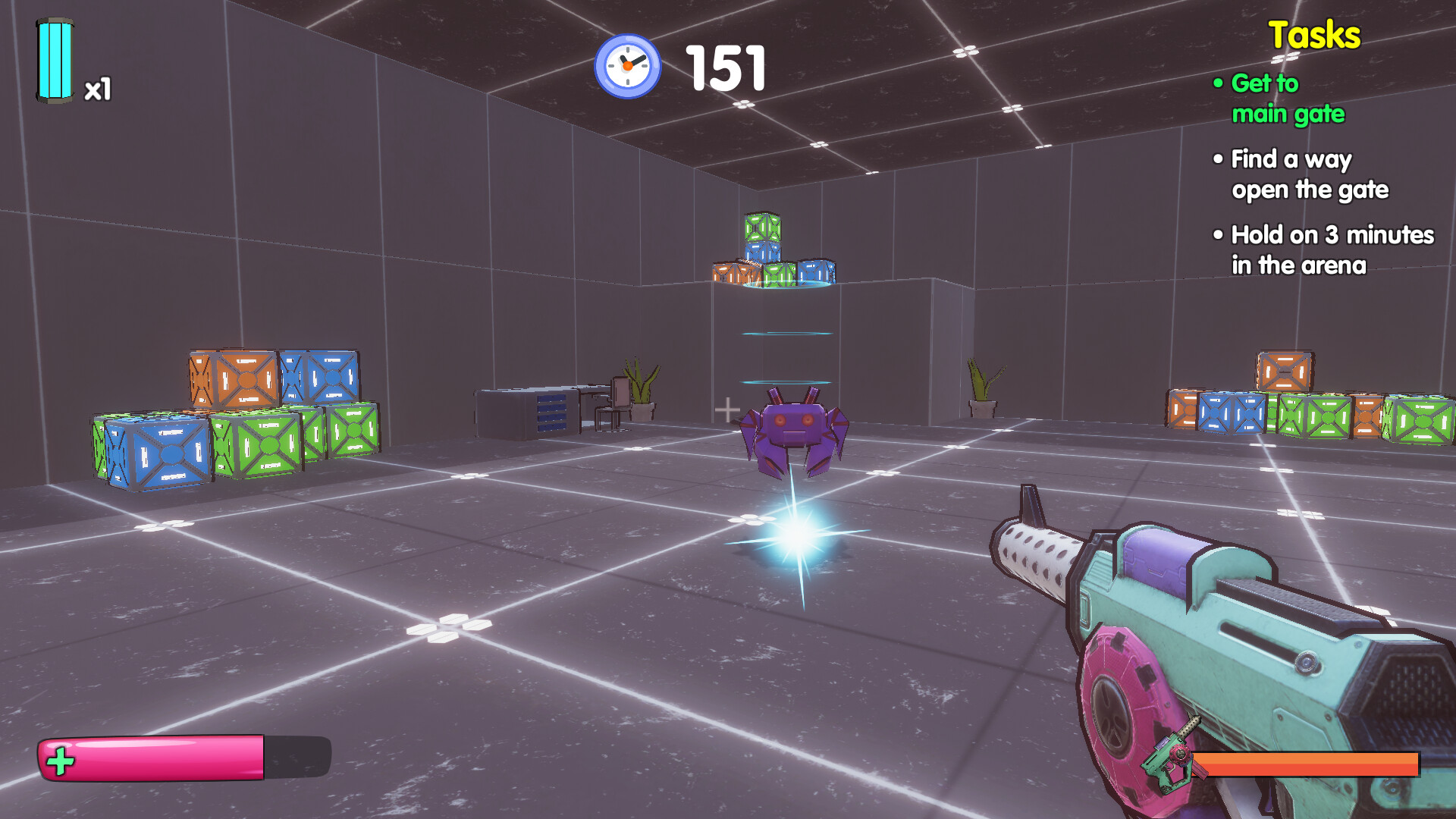Select the Tasks heading in yellow
Screen dimensions: 1456x819
[x=1314, y=34]
